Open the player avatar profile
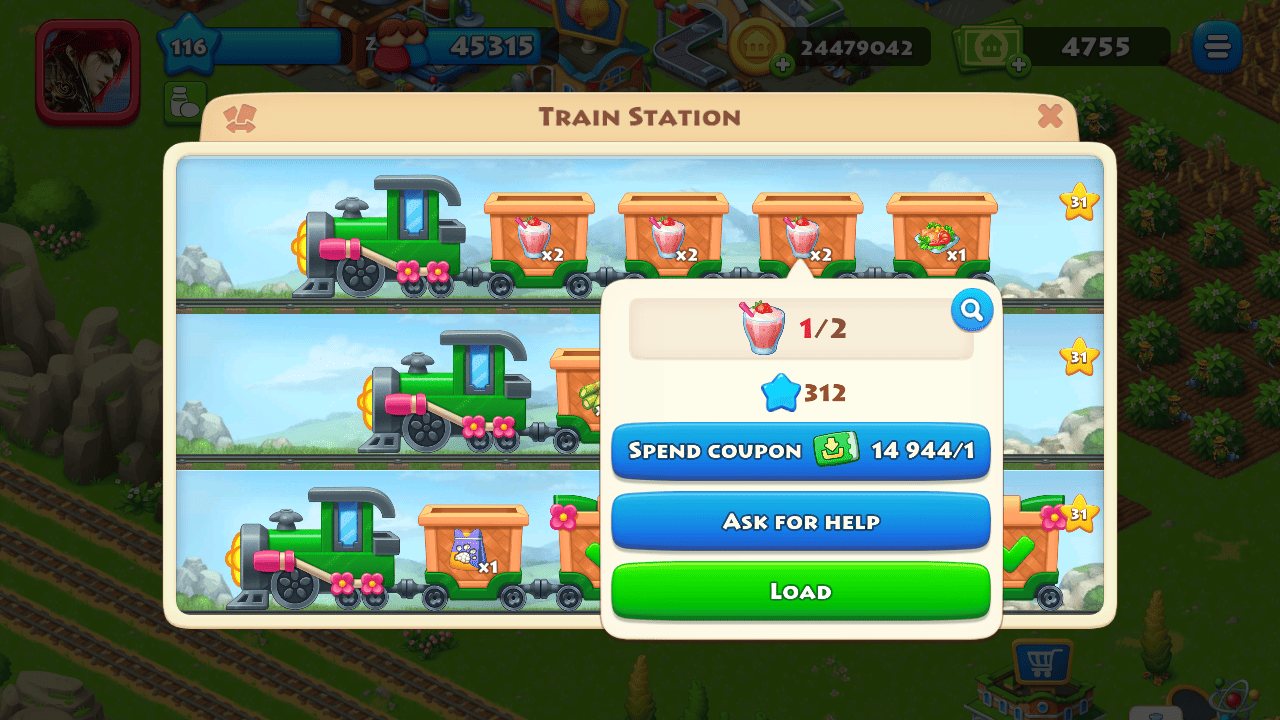This screenshot has height=720, width=1280. tap(87, 70)
